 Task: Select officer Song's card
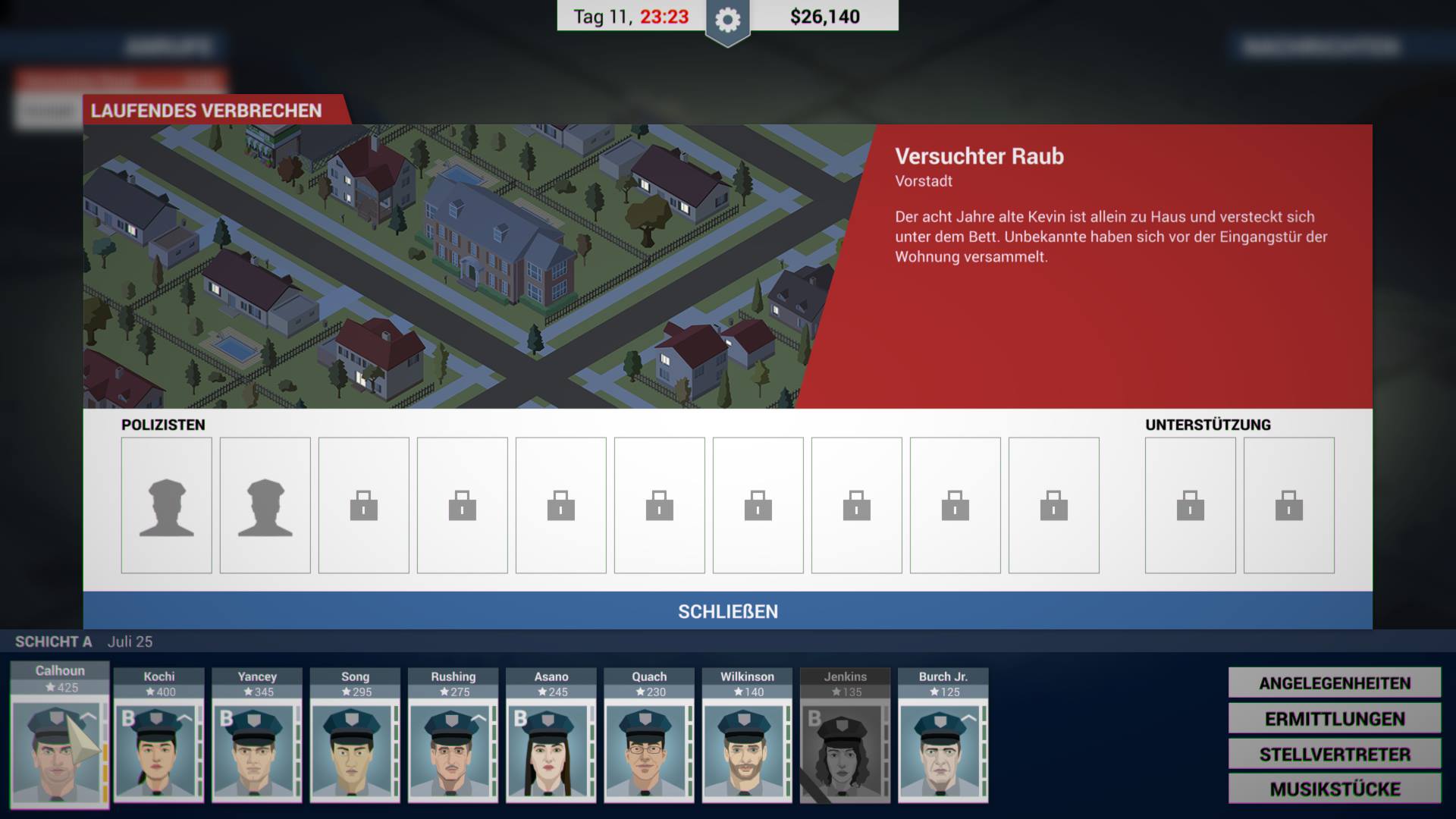pos(354,751)
